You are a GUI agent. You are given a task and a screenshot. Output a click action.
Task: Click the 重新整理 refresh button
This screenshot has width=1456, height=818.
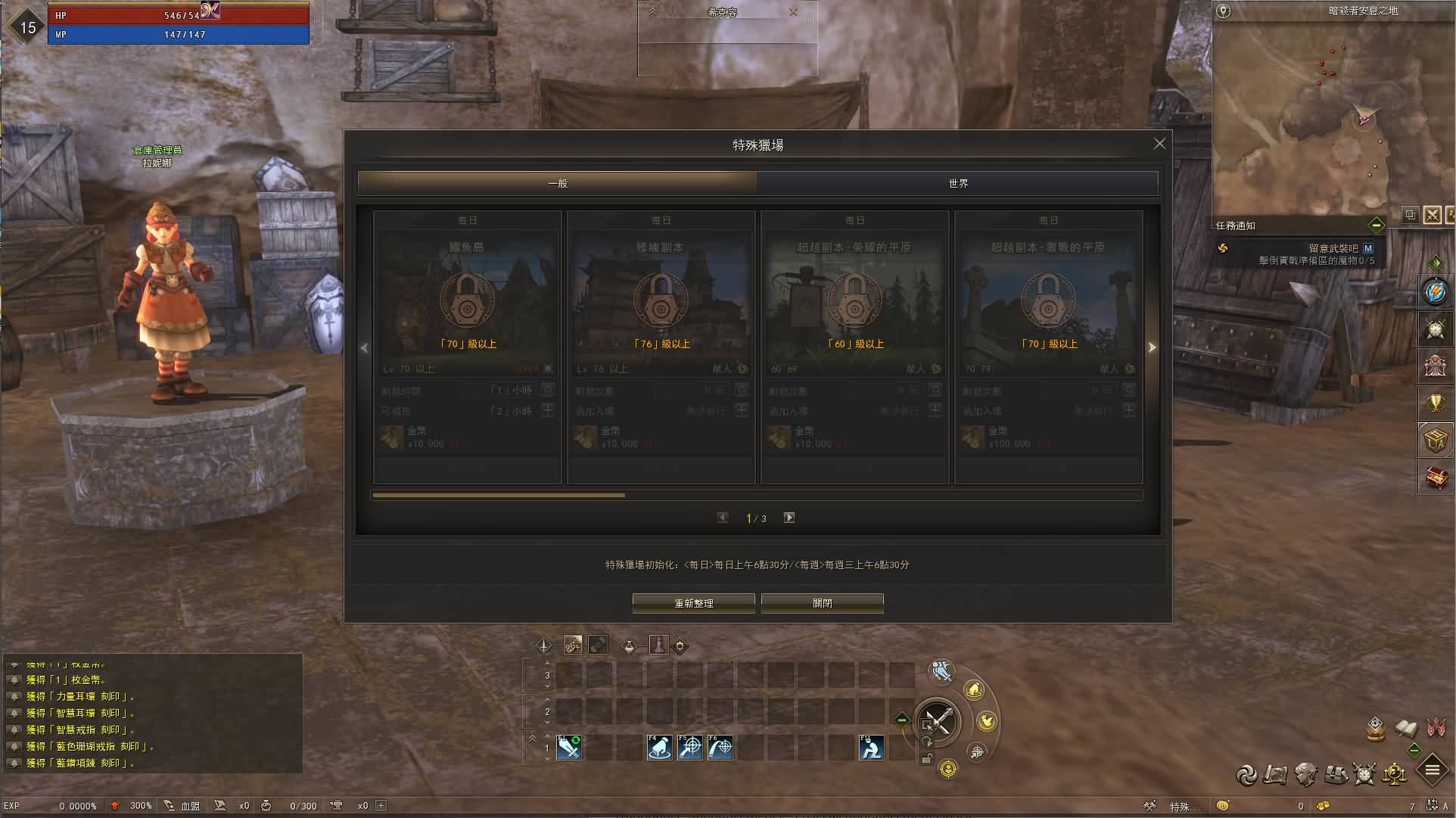point(693,603)
